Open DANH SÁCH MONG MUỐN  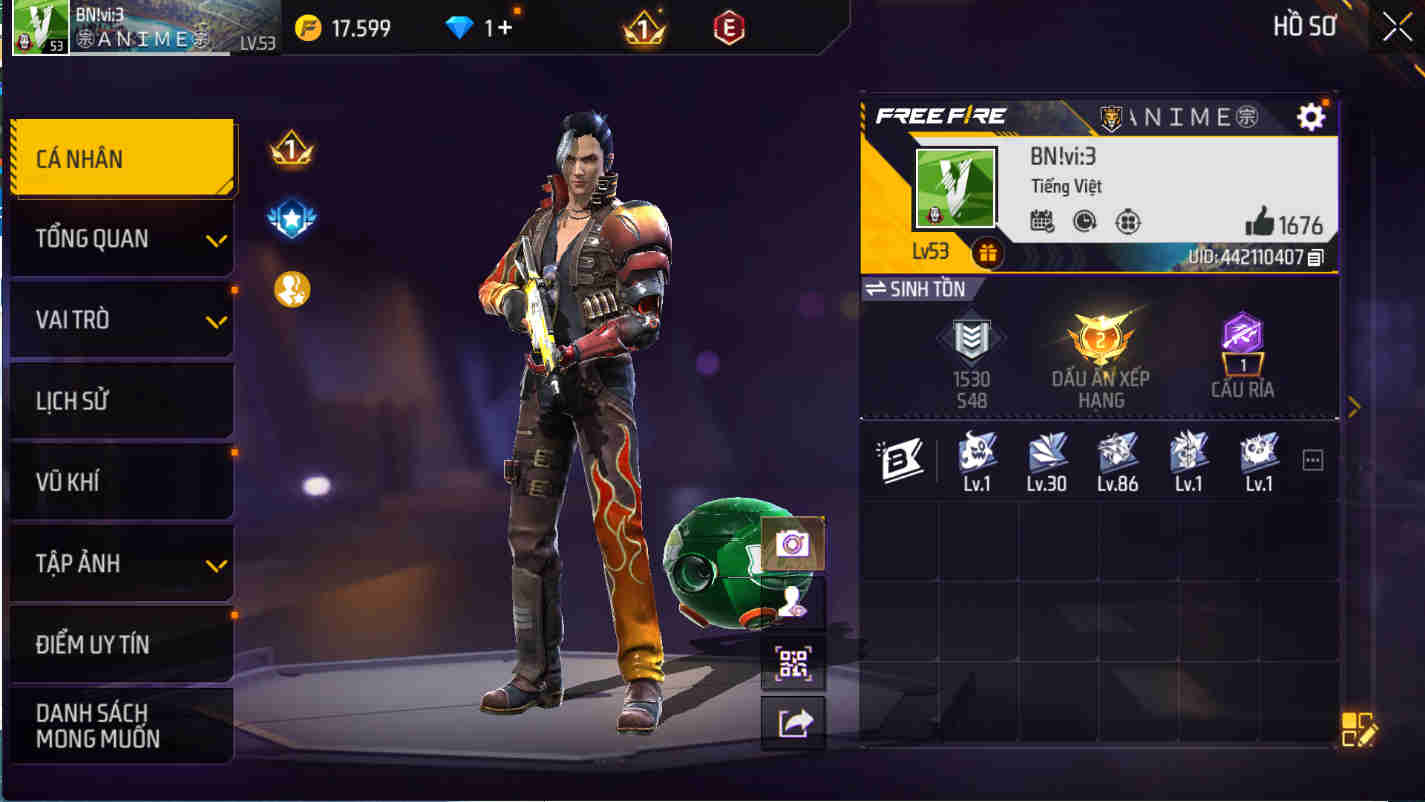point(120,725)
